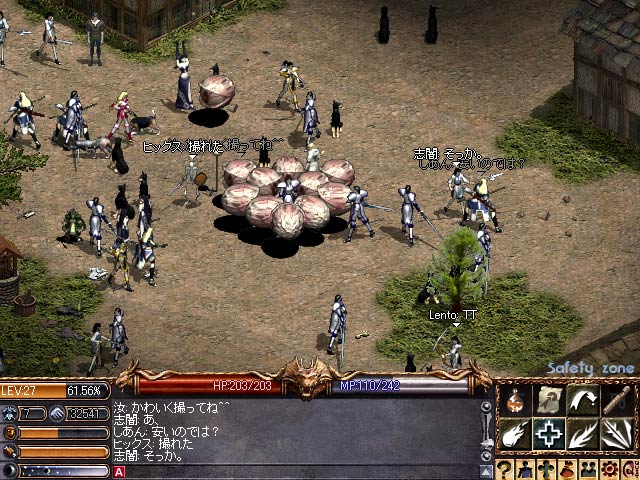Activate the curved white arrow skill
640x480 pixels.
[x=582, y=400]
